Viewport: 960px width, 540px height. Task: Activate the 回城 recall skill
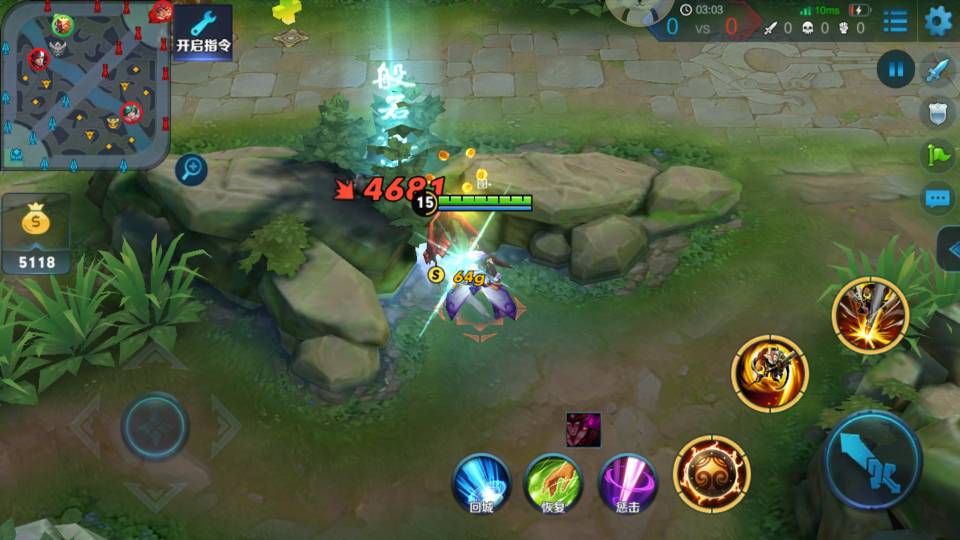pos(482,482)
